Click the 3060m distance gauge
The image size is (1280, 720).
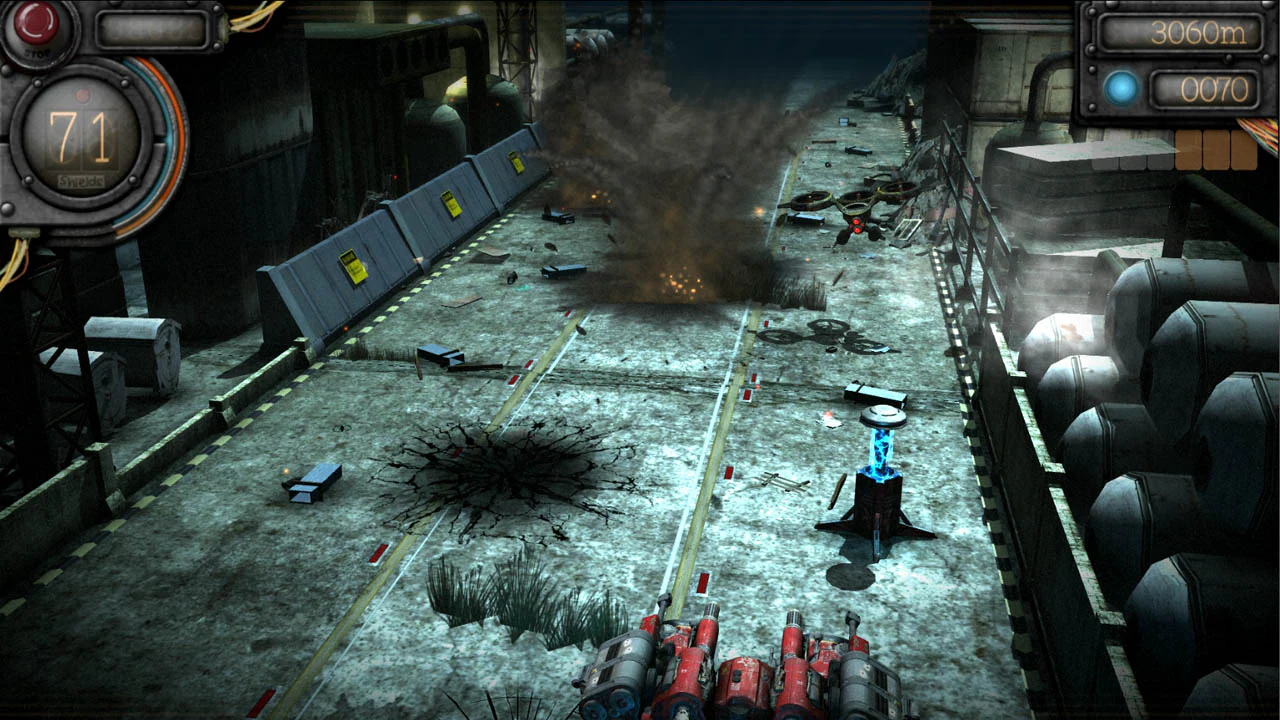(x=1180, y=32)
